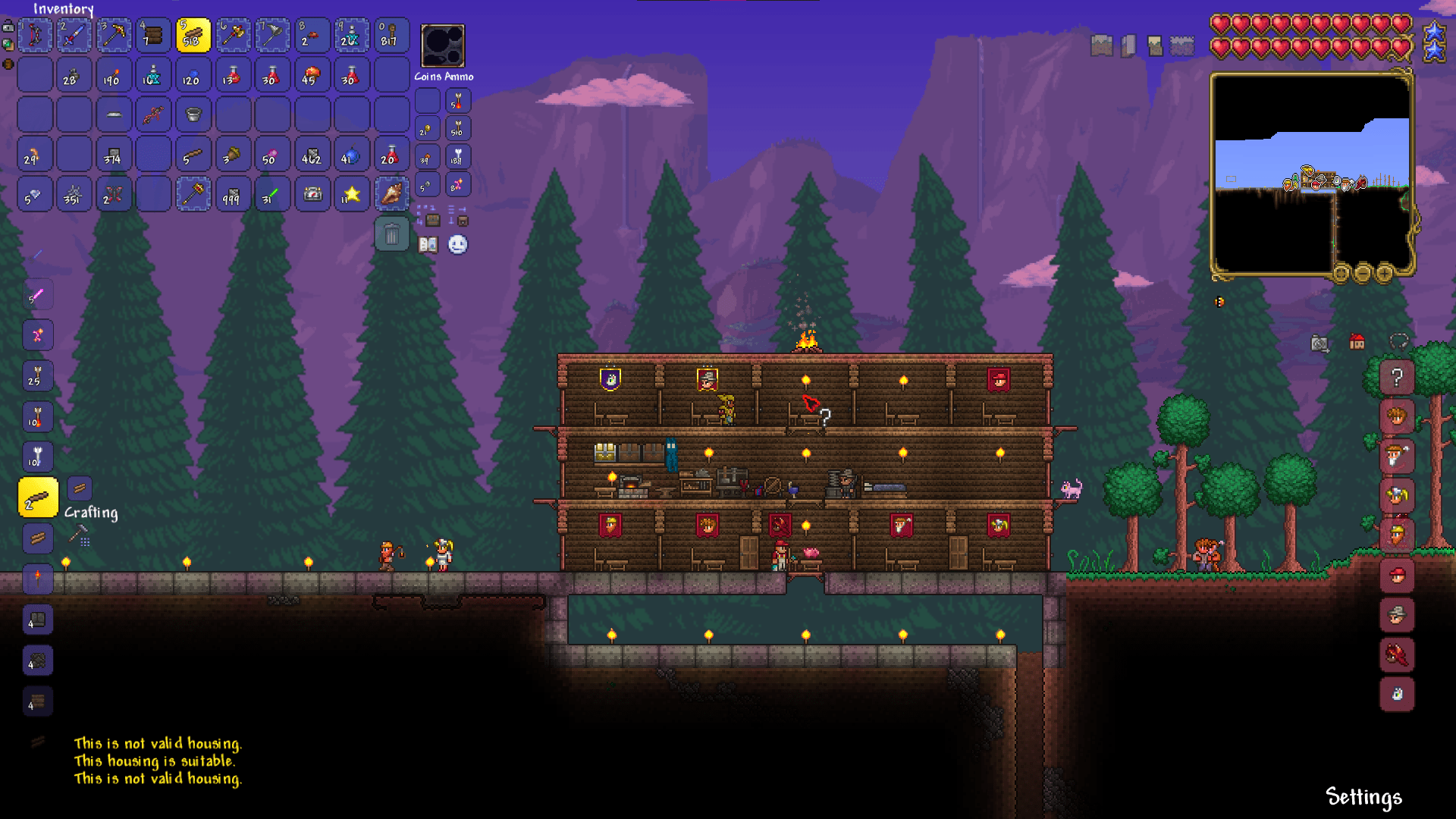Select the torch stack in hotbar slot 0
This screenshot has width=1456, height=819.
[x=390, y=35]
